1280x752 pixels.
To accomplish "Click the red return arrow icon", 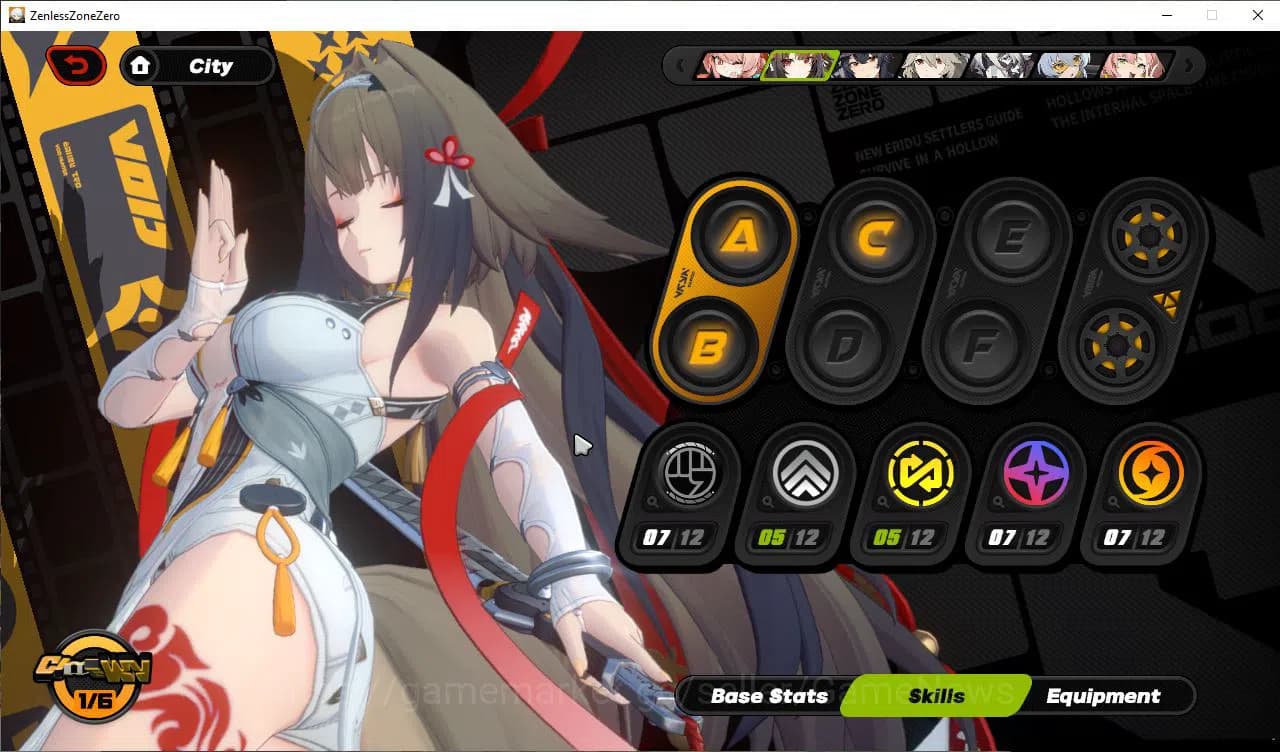I will coord(77,63).
